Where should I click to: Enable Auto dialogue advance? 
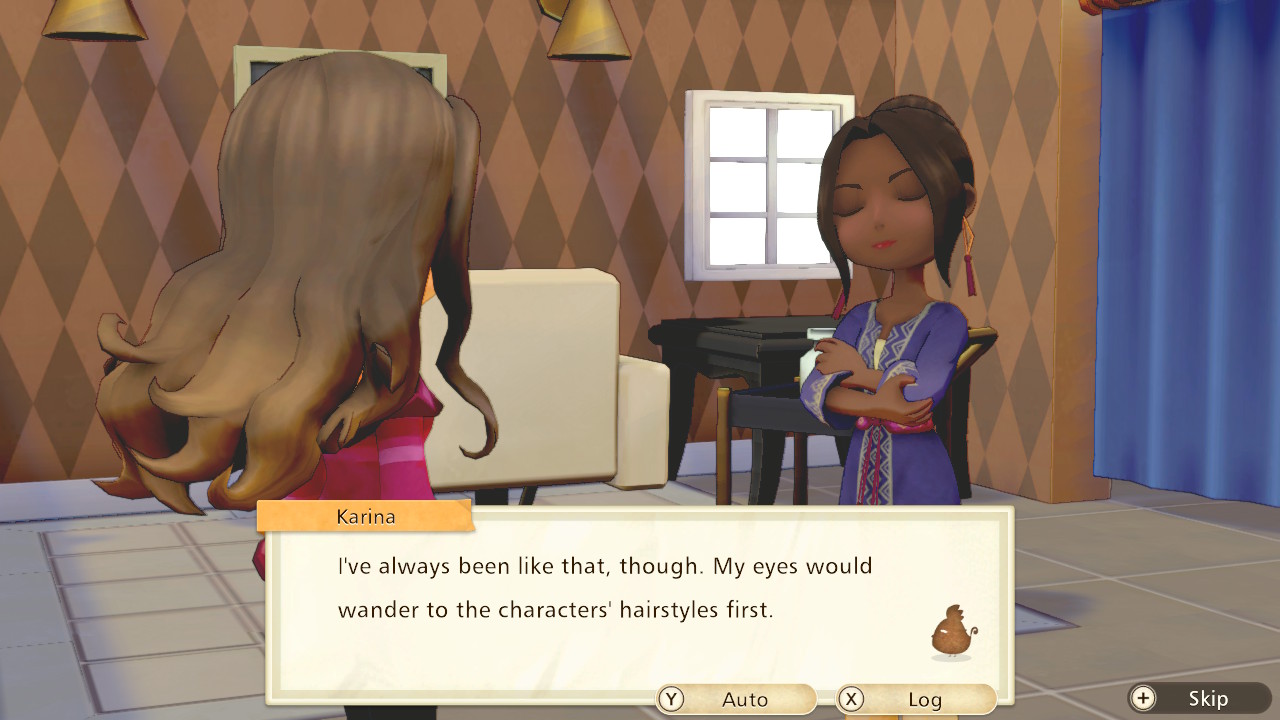[x=736, y=699]
